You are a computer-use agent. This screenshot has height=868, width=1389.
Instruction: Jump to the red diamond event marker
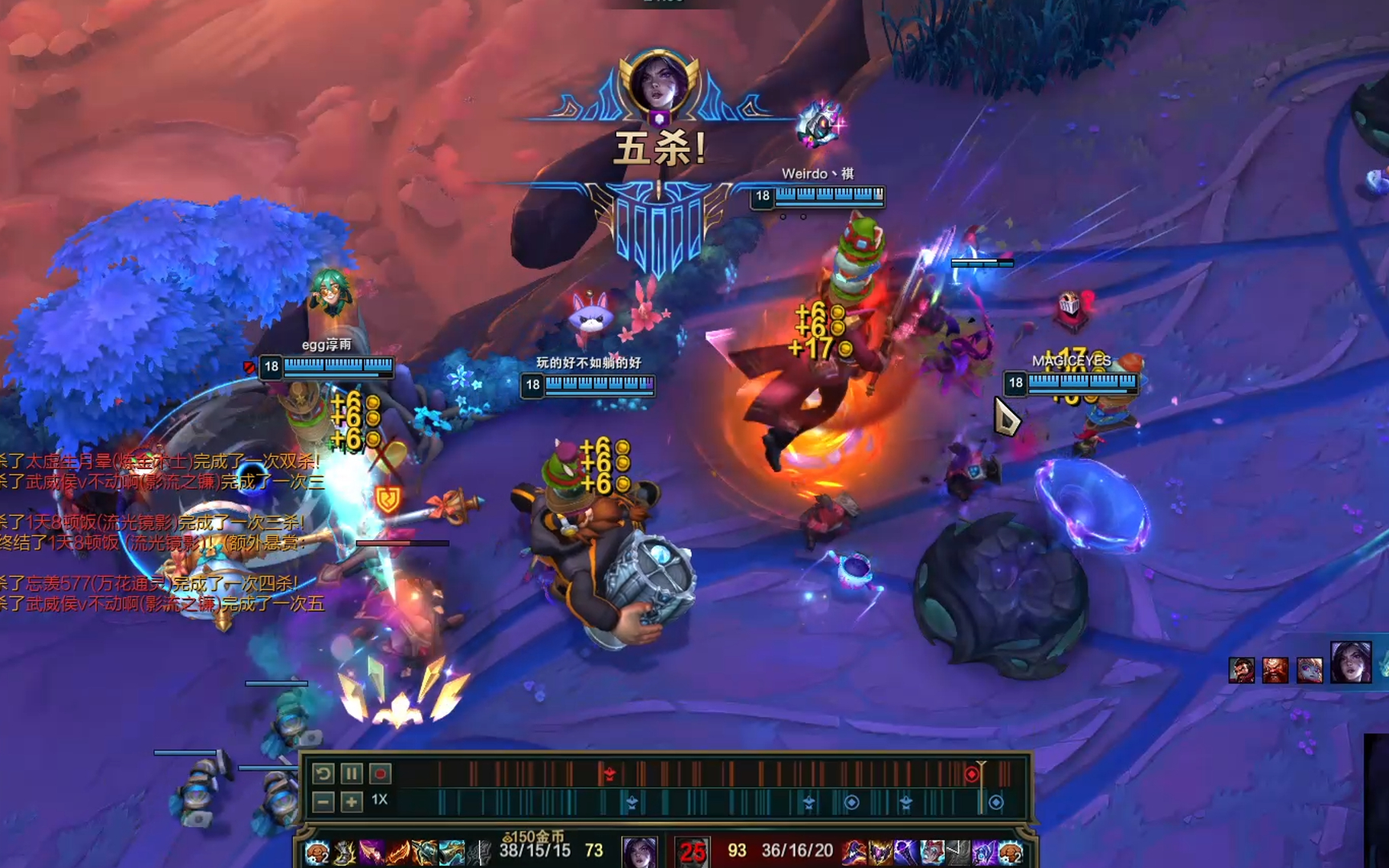[971, 774]
